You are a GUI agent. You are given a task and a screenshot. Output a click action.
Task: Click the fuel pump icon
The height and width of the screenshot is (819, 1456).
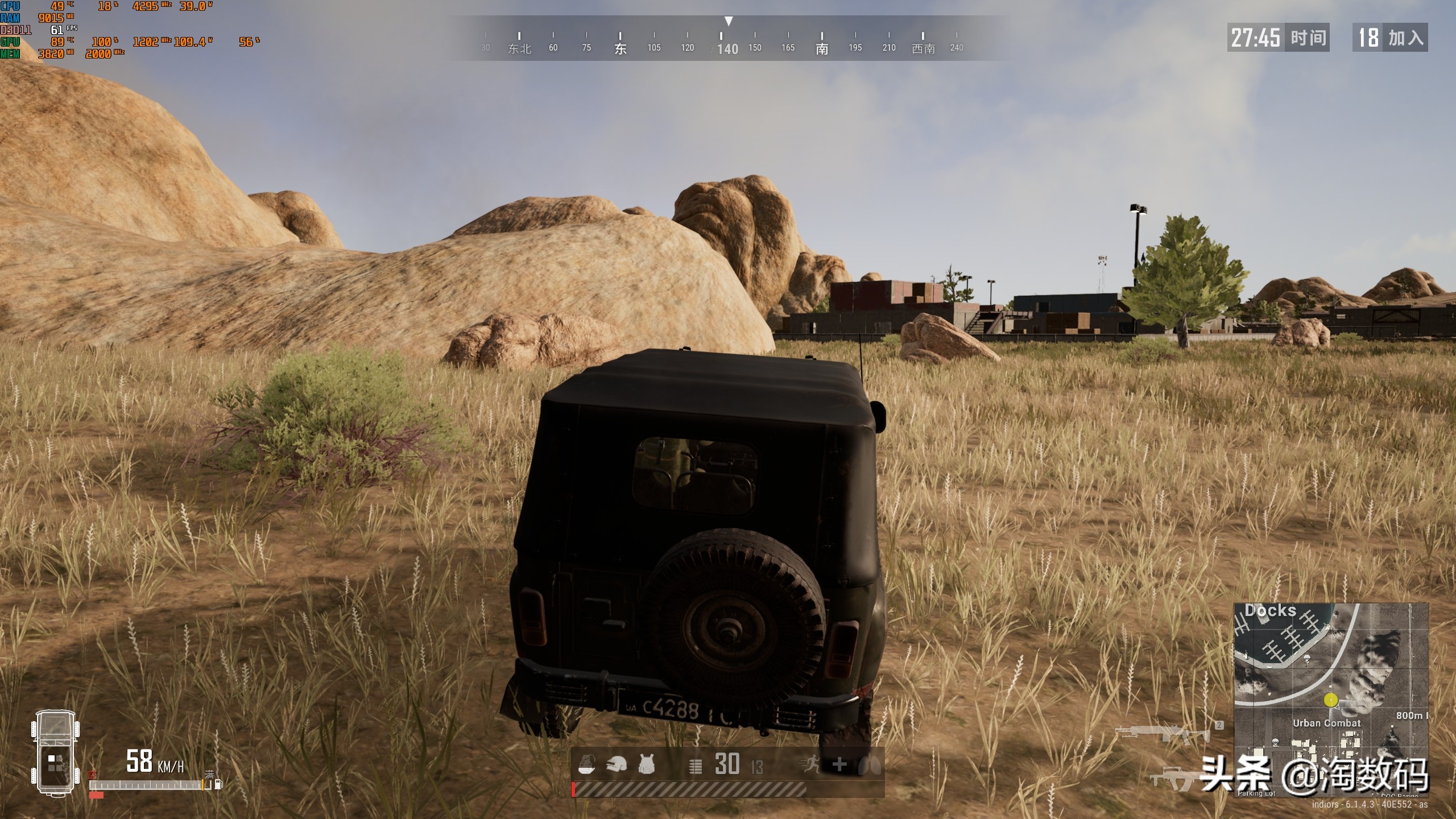pyautogui.click(x=218, y=785)
